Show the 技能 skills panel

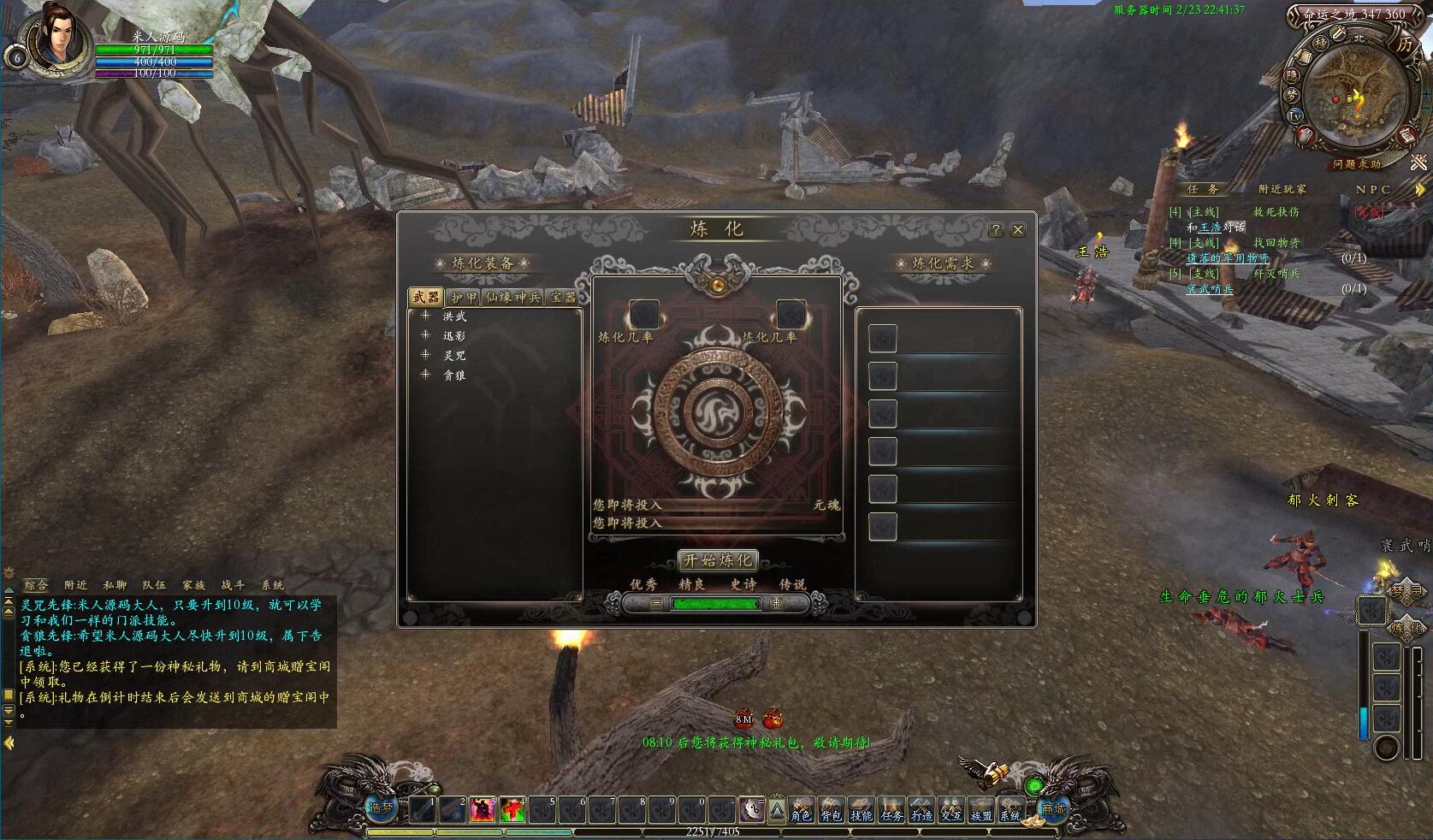click(x=861, y=808)
